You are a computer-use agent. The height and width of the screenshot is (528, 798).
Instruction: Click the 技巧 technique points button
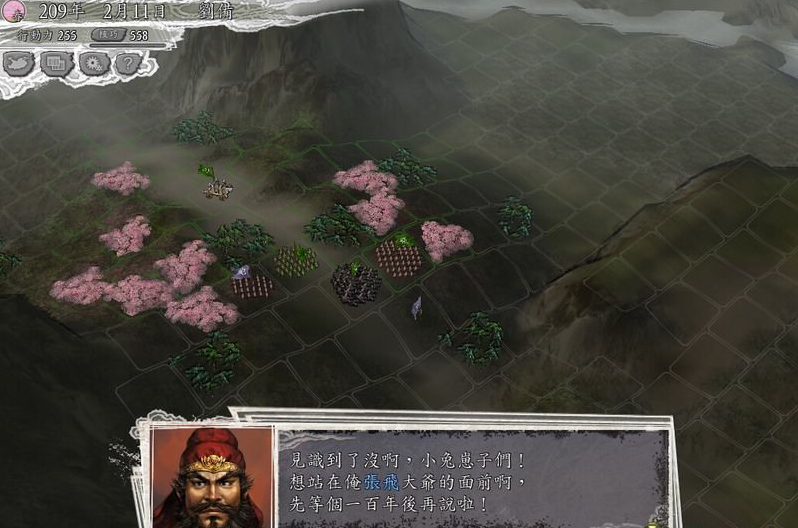(x=108, y=35)
